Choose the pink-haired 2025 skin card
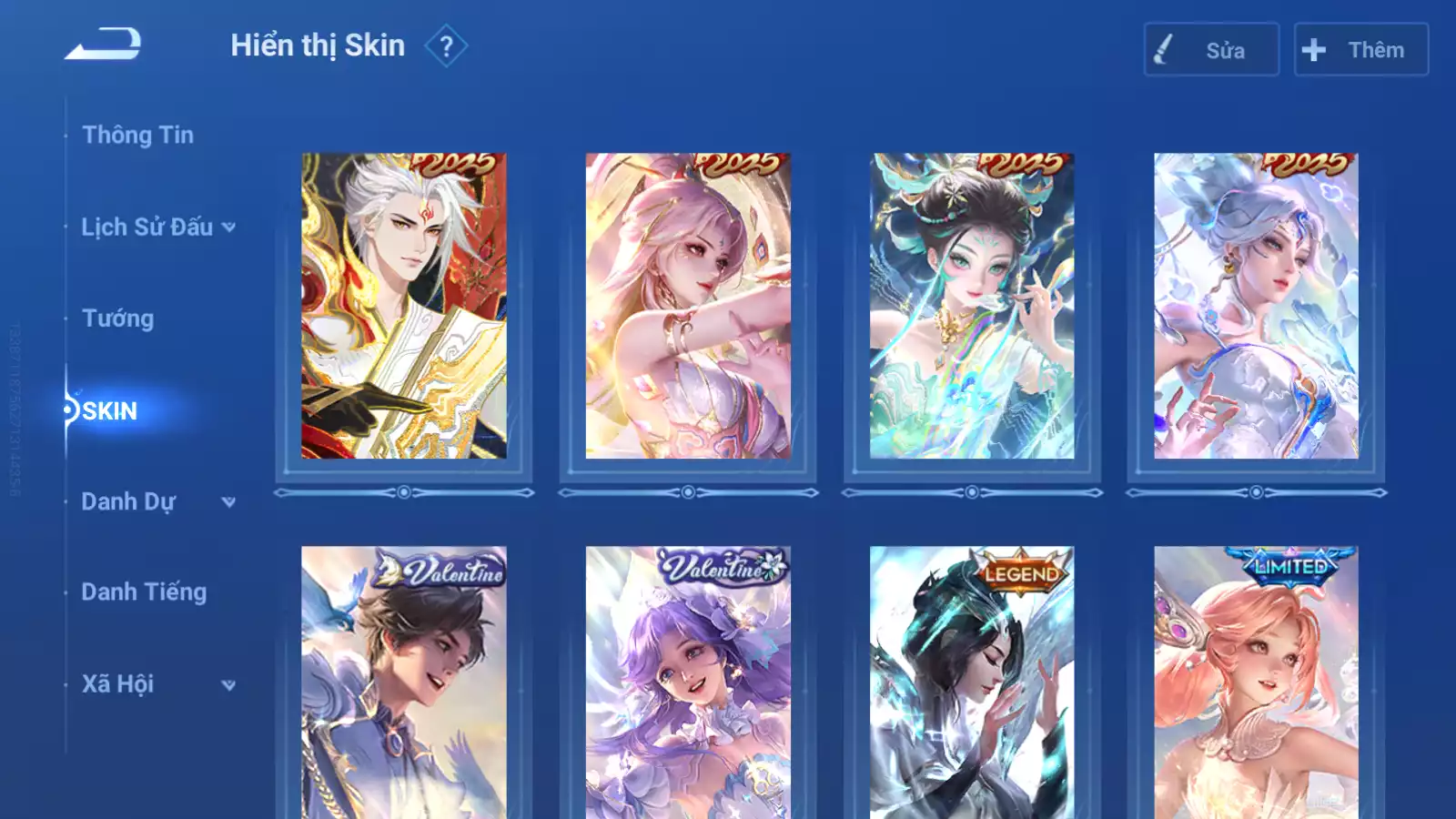Screen dimensions: 1456x819 pyautogui.click(x=688, y=306)
